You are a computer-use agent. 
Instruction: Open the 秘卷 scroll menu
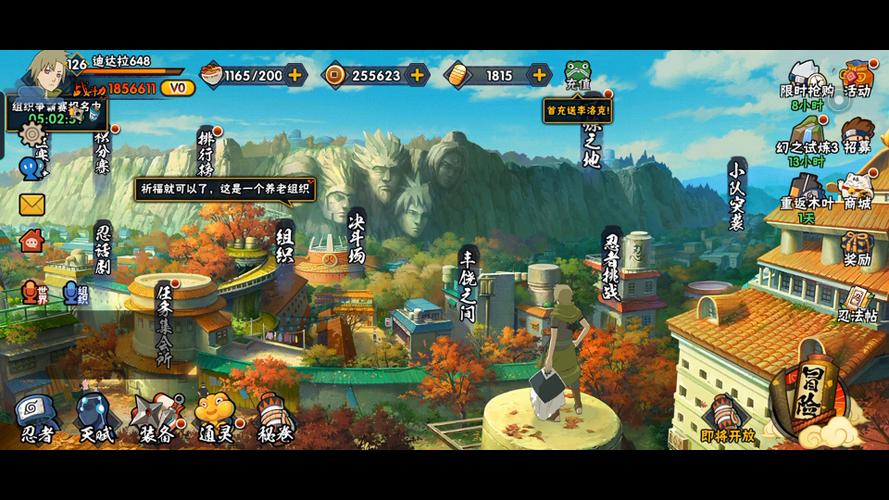pyautogui.click(x=274, y=418)
